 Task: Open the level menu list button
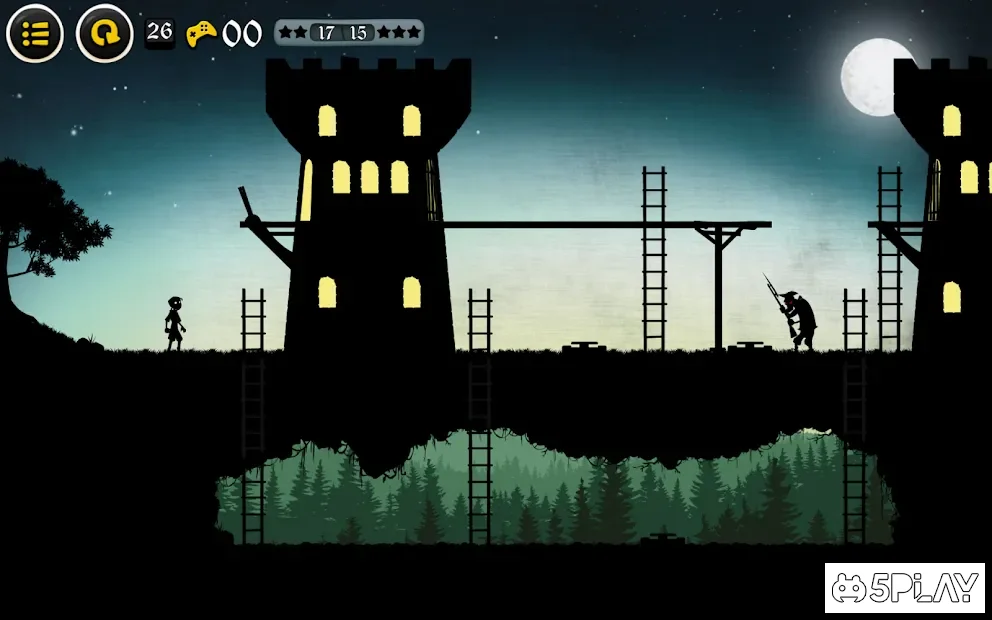tap(35, 34)
